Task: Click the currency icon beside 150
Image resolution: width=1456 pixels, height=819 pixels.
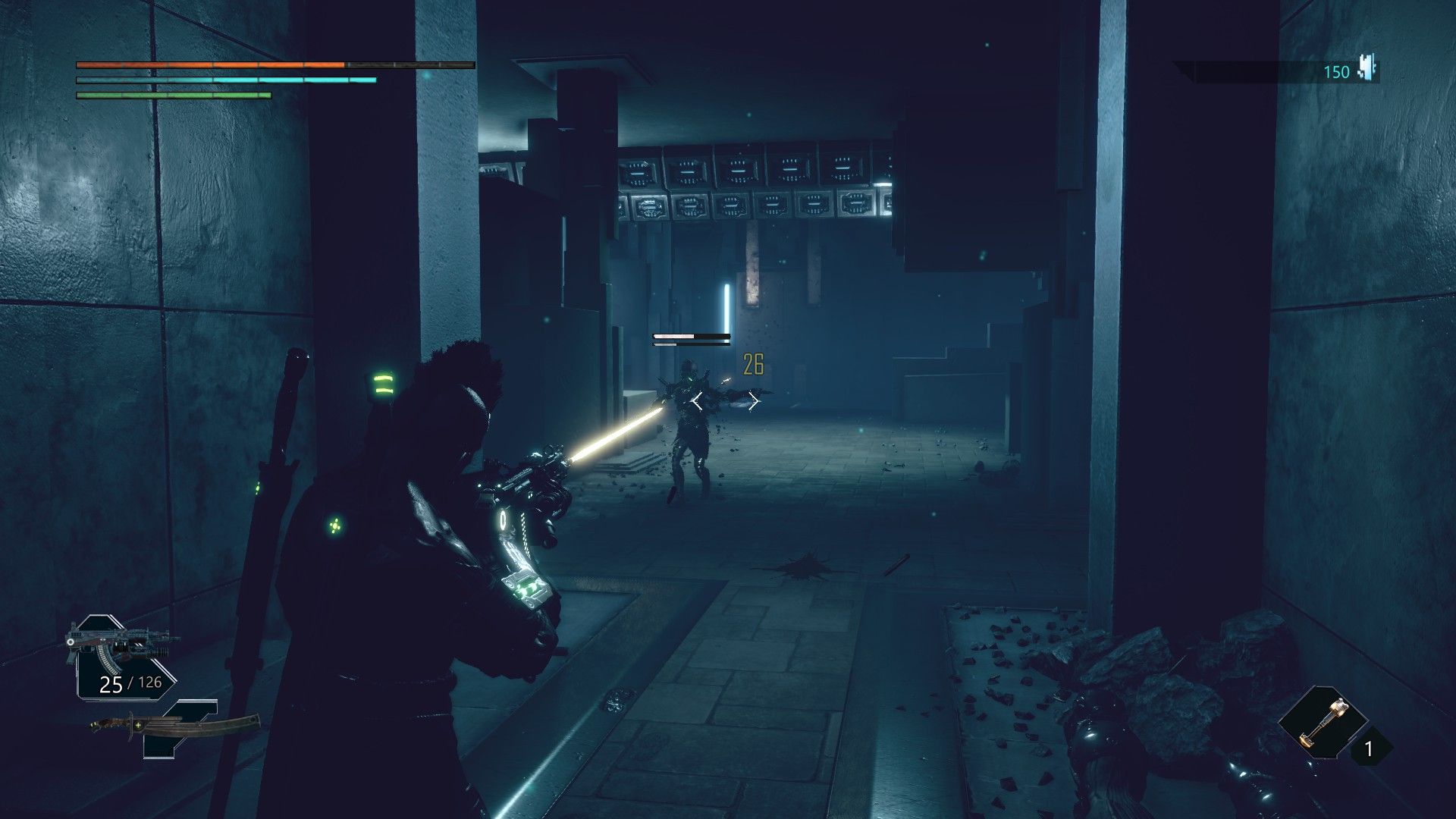Action: pyautogui.click(x=1368, y=69)
